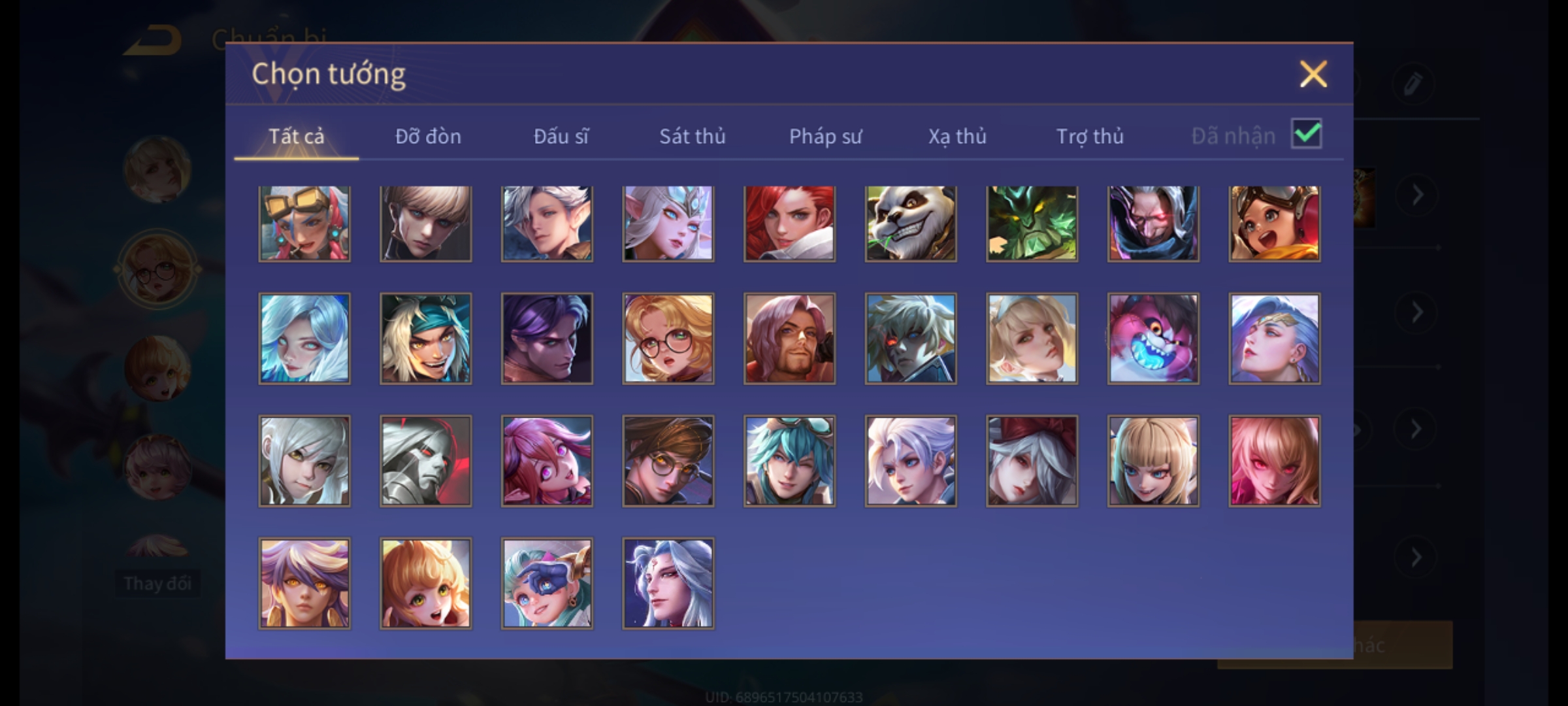Screen dimensions: 1568x706
Task: Switch to the Pháp sư tab
Action: point(825,136)
